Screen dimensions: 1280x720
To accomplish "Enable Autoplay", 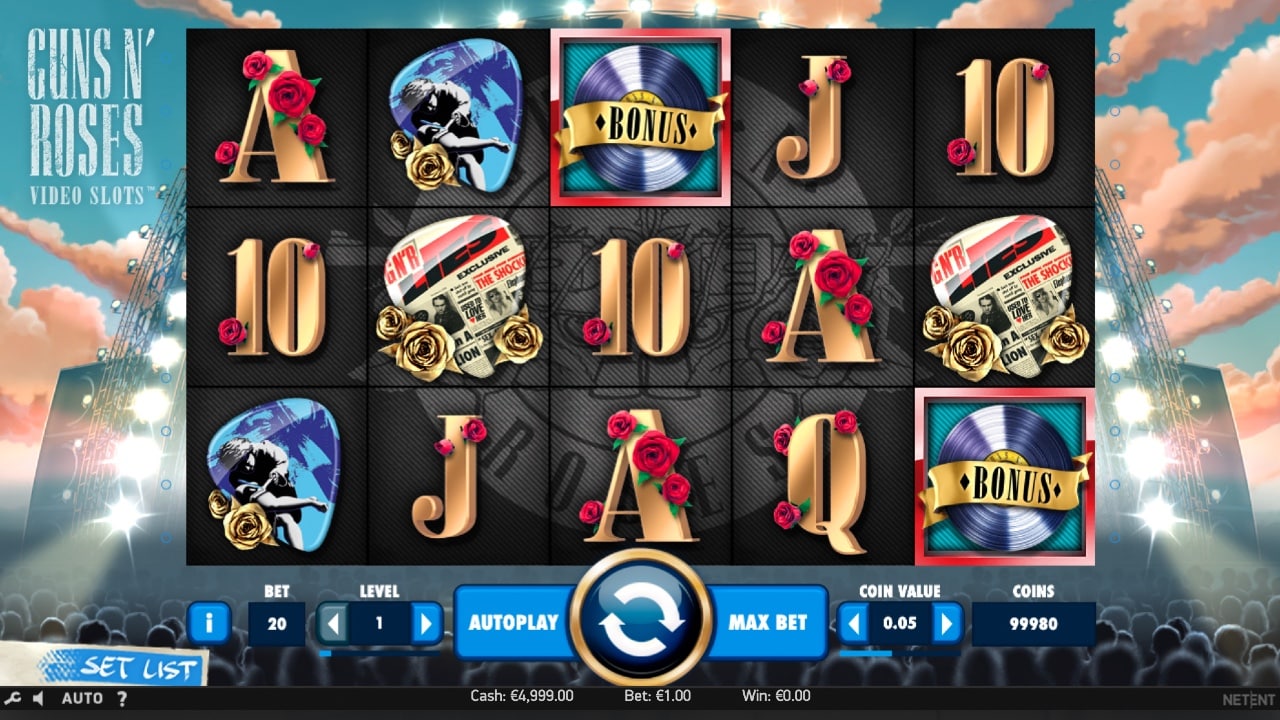I will tap(511, 622).
